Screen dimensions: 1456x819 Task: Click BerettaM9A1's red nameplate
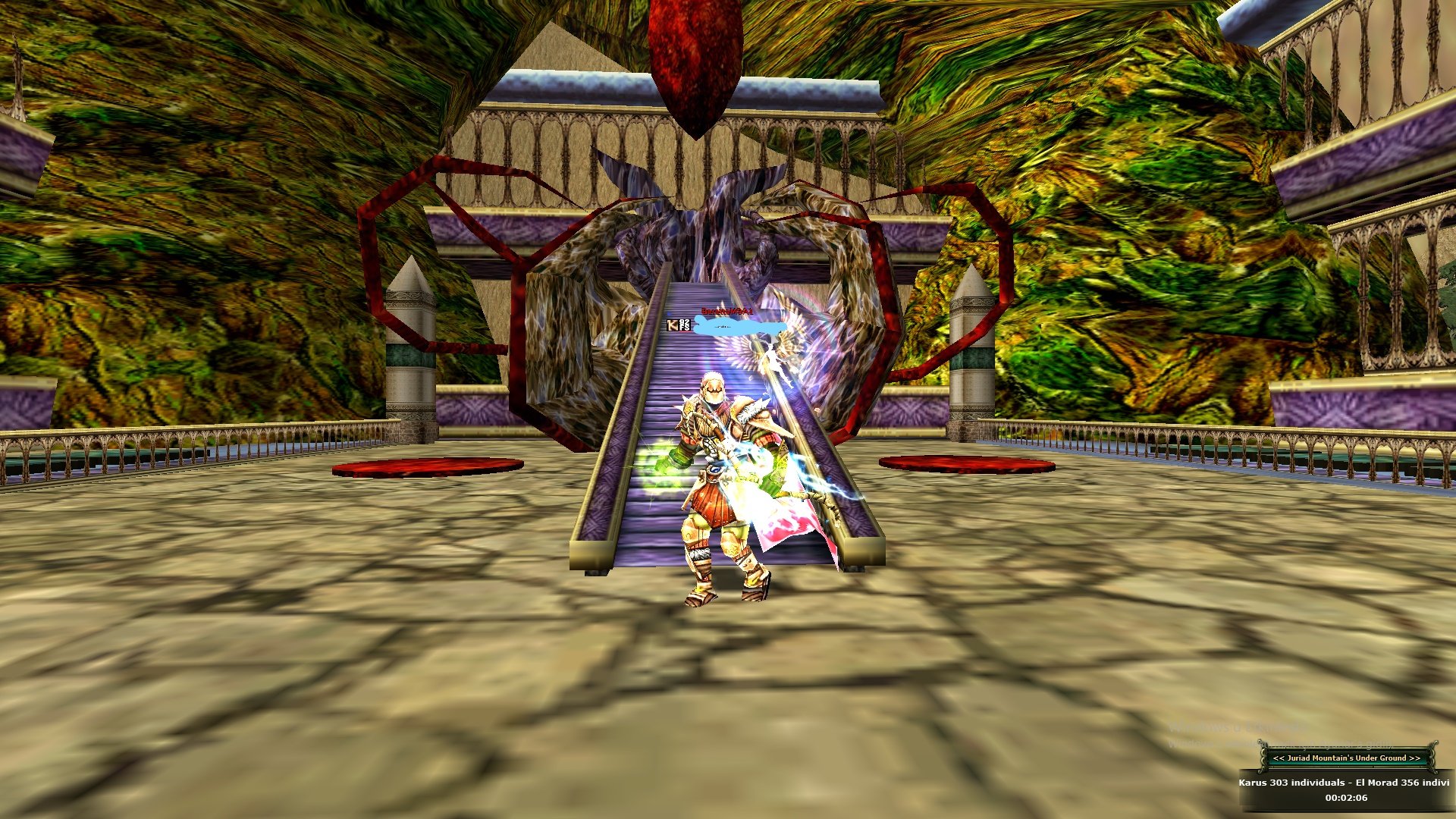(x=726, y=311)
